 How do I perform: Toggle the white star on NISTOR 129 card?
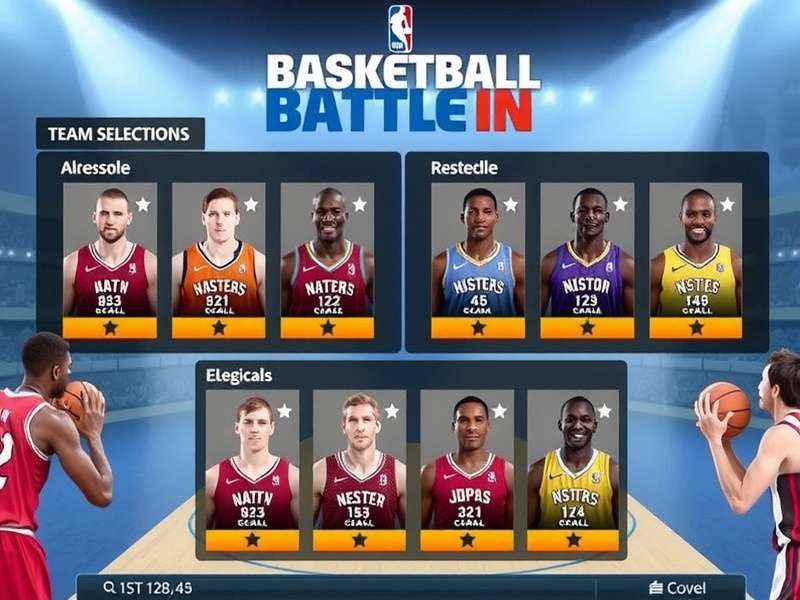coord(620,204)
